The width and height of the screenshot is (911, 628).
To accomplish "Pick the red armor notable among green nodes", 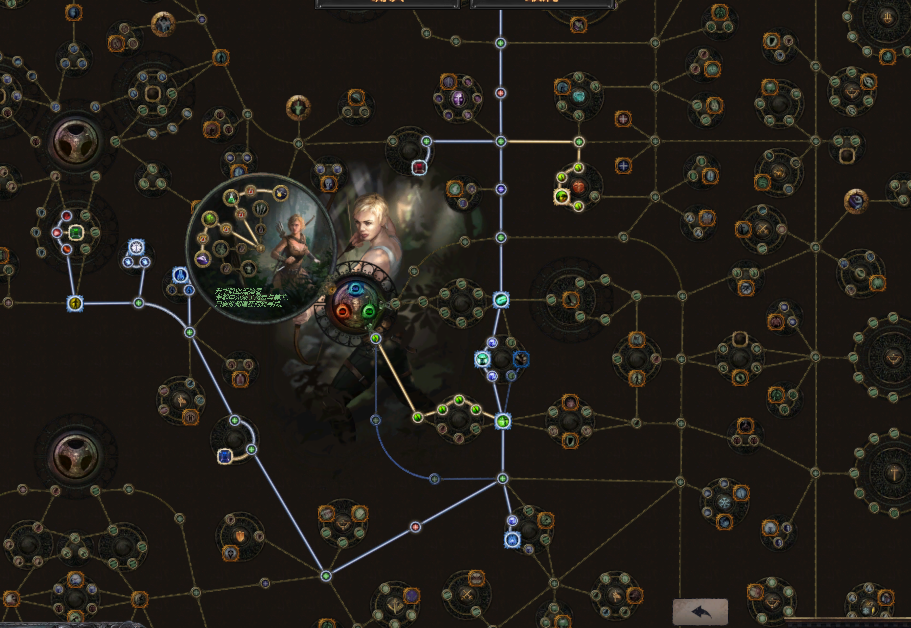I will pyautogui.click(x=578, y=186).
